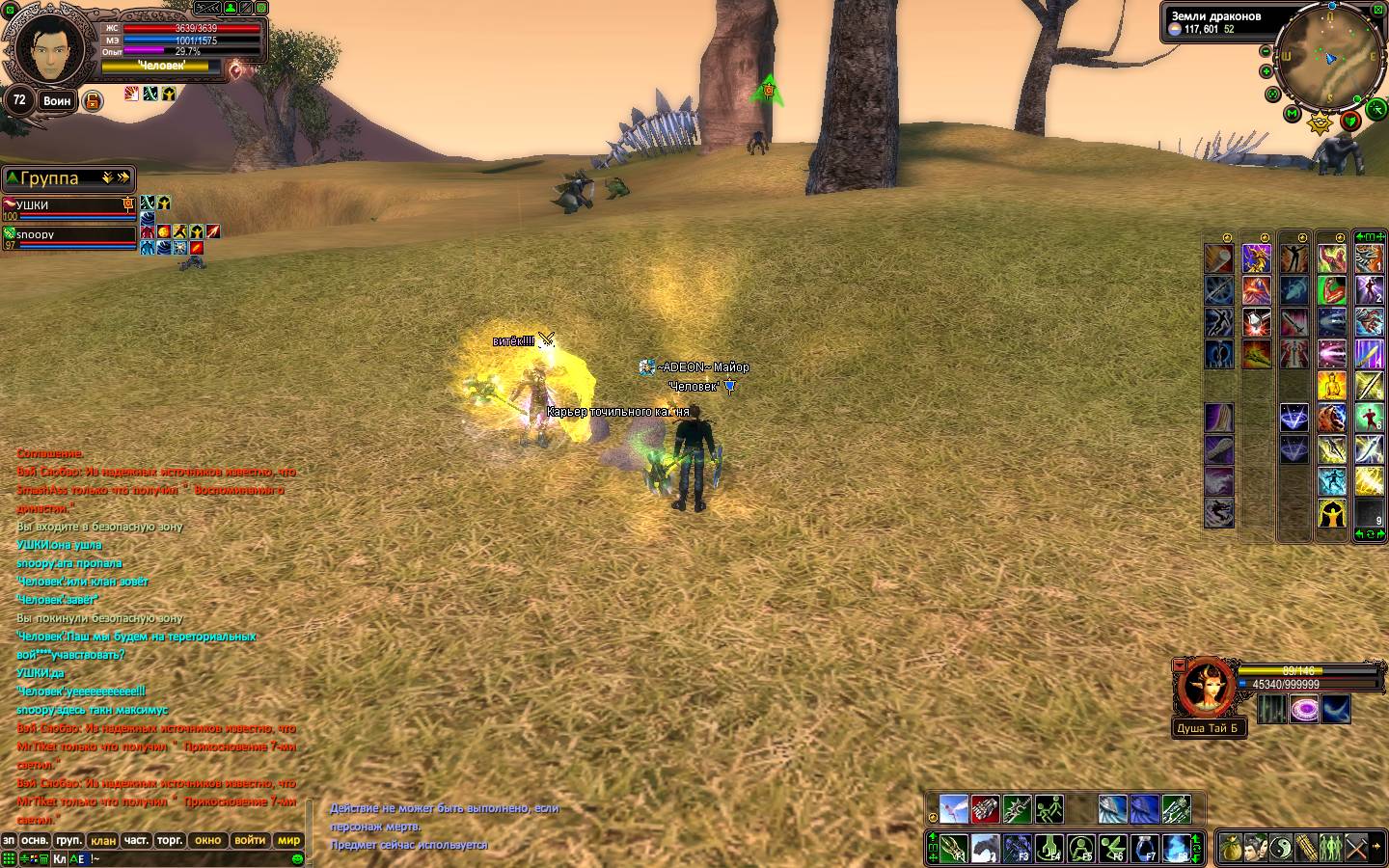Screen dimensions: 1389x868
Task: Open the yin-yang menu icon
Action: pos(1280,848)
